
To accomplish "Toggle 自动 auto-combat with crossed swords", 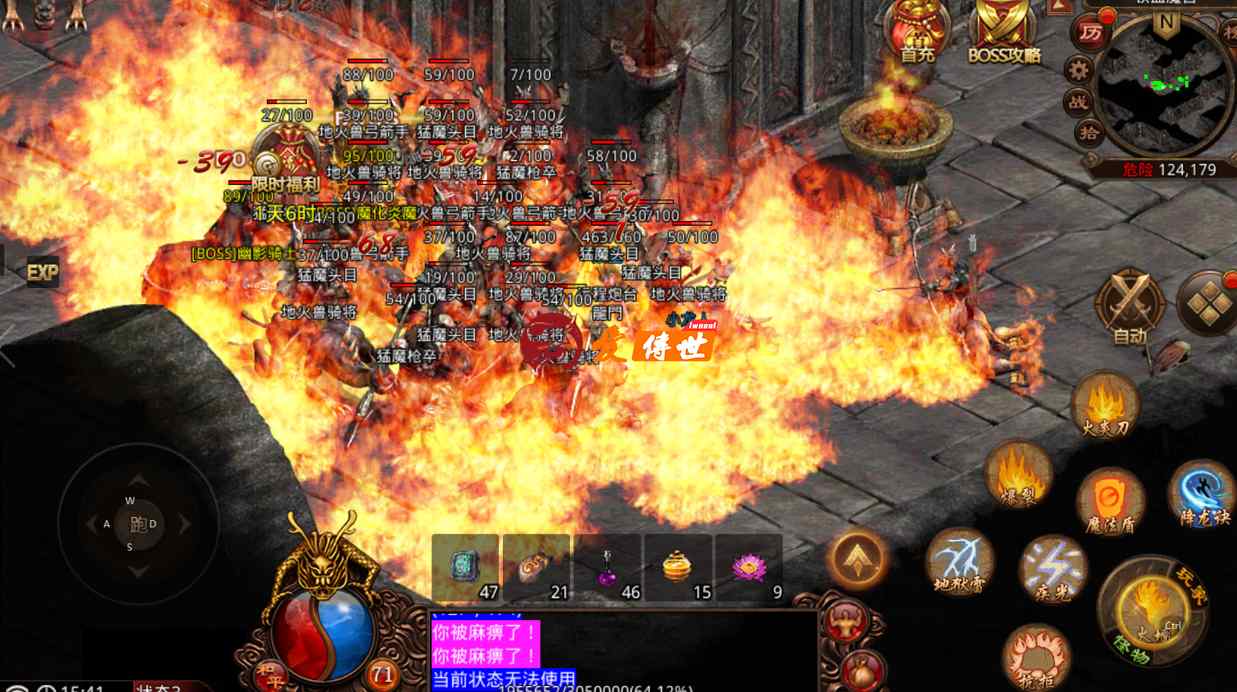I will 1130,306.
